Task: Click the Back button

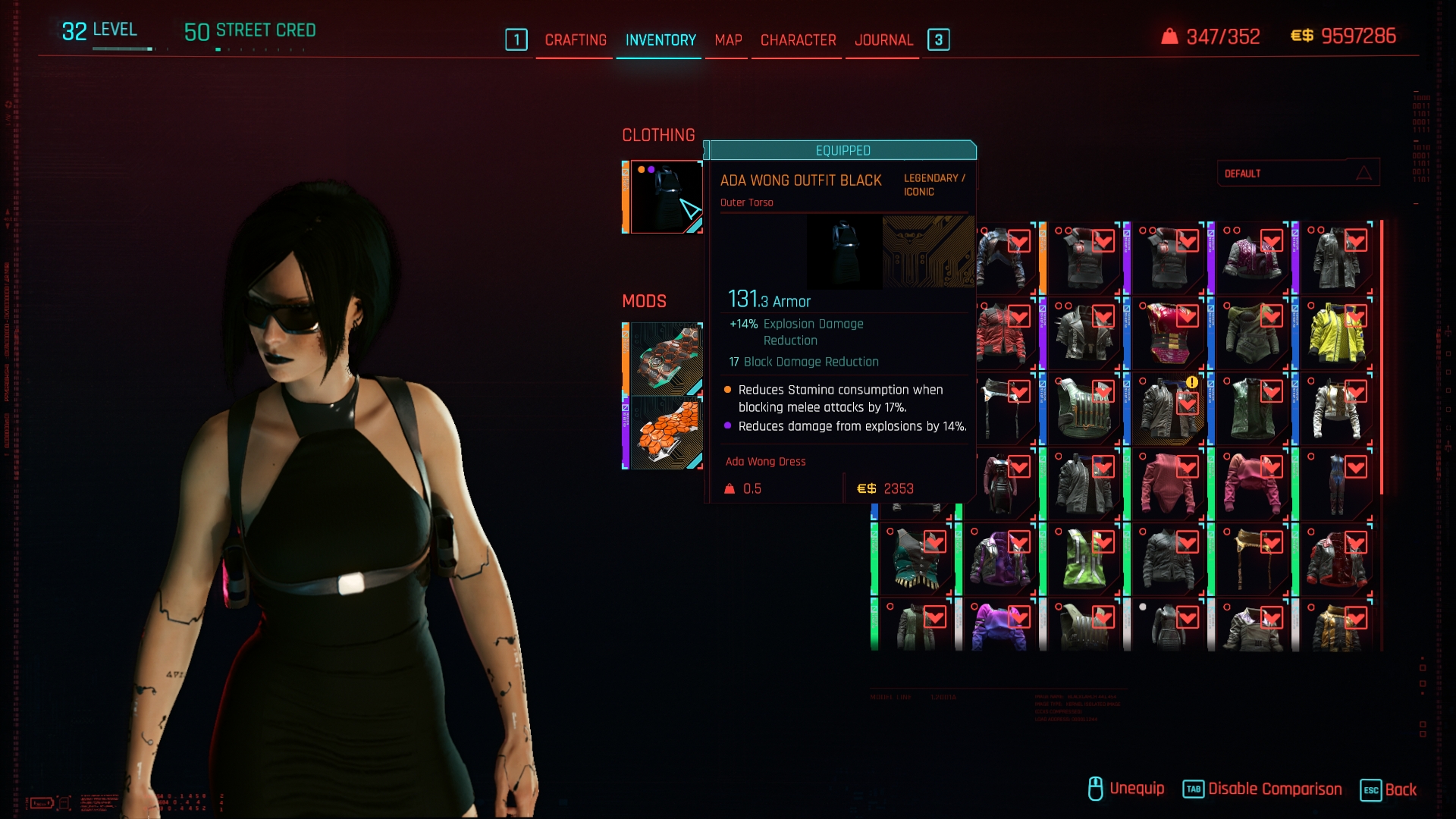Action: tap(1400, 789)
